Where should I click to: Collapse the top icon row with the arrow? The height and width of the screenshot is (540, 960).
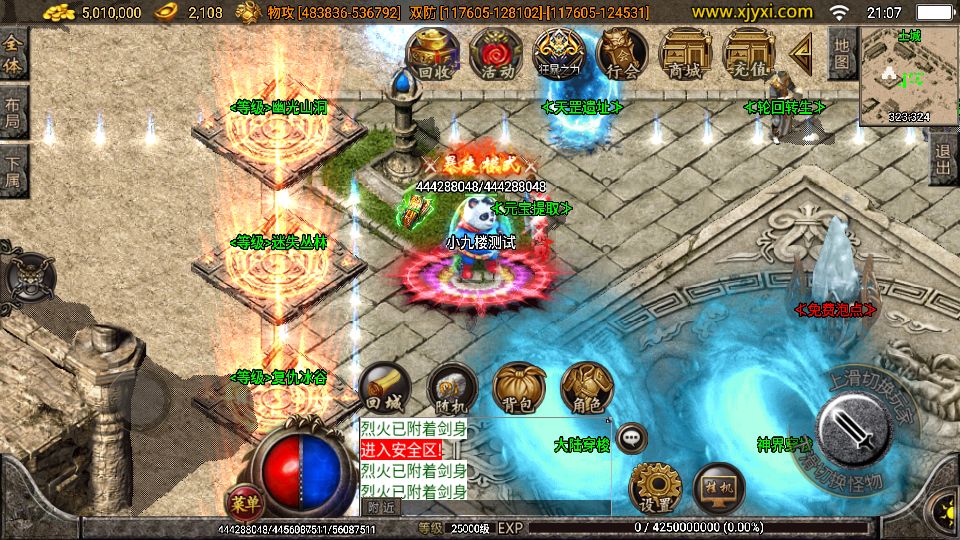[800, 52]
